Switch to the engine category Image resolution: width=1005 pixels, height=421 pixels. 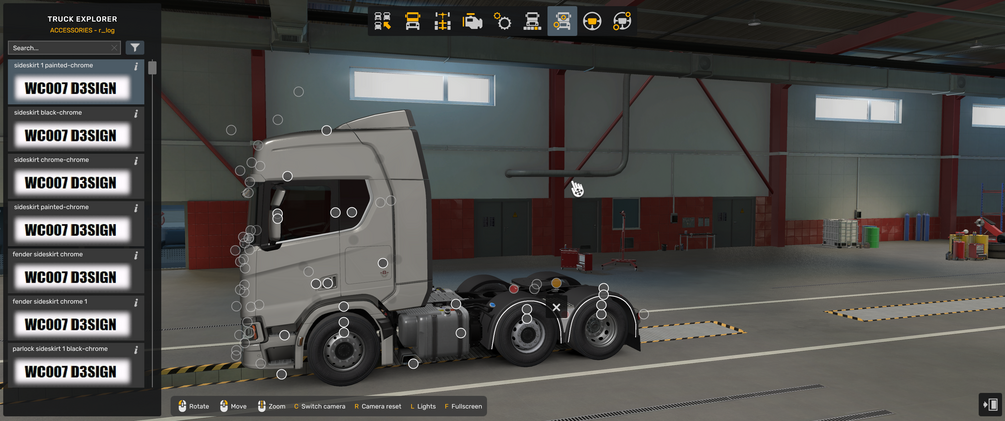473,21
